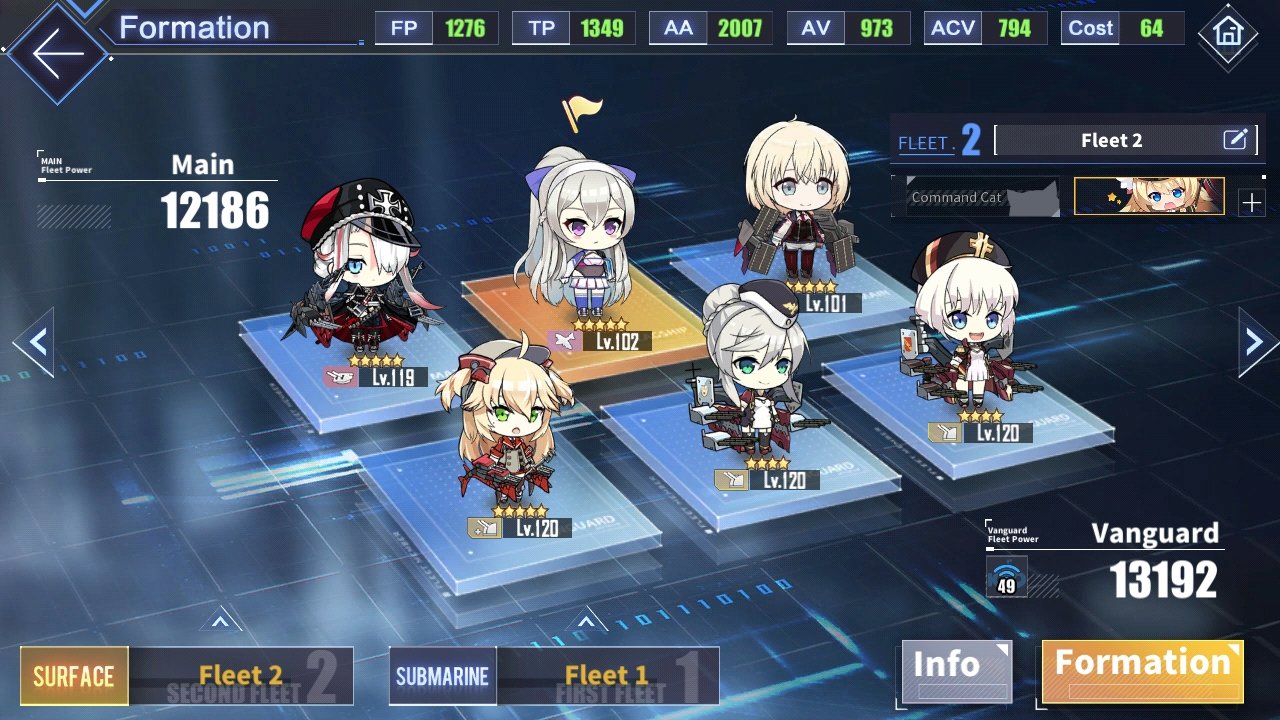
Task: Add a cat with the plus button
Action: tap(1251, 203)
